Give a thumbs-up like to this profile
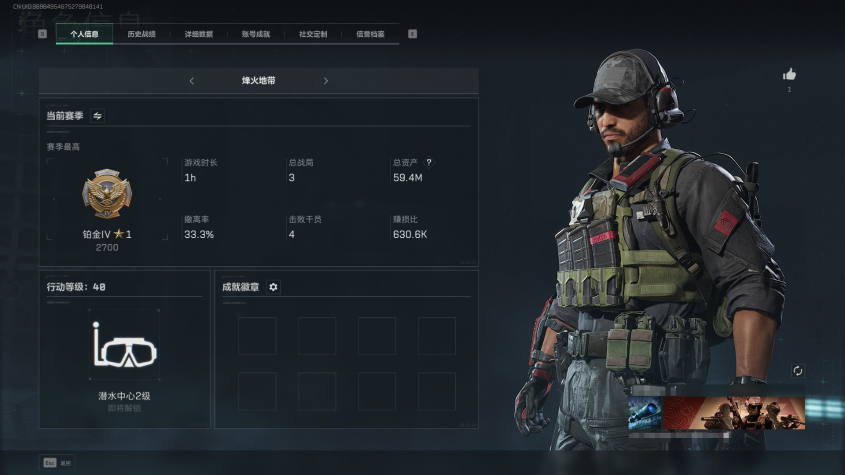Image resolution: width=845 pixels, height=475 pixels. (789, 74)
